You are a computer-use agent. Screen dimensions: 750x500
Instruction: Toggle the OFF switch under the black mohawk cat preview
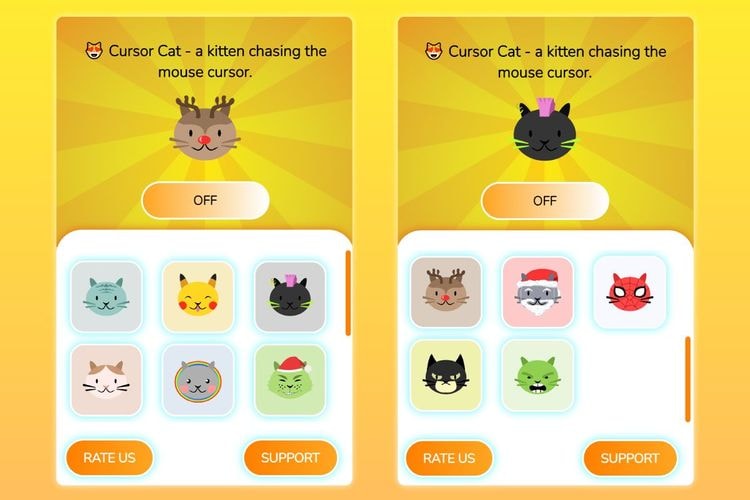[545, 200]
